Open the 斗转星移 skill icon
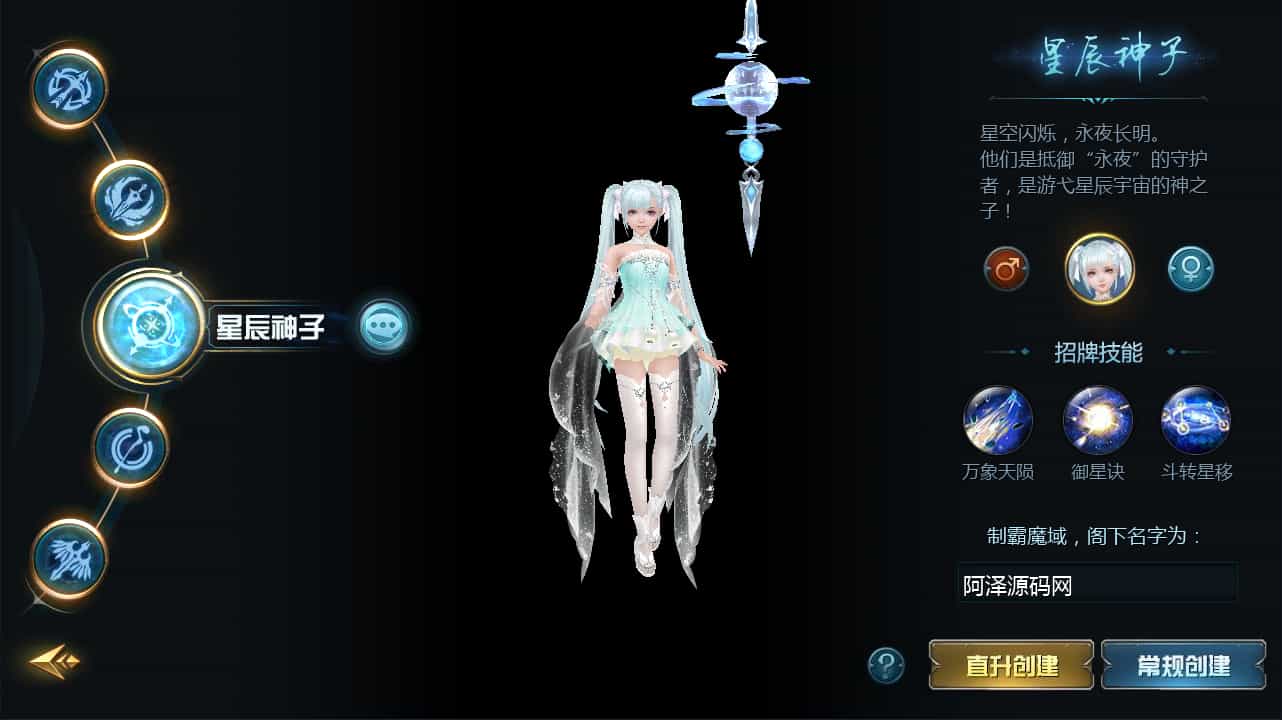The height and width of the screenshot is (720, 1282). [1195, 422]
